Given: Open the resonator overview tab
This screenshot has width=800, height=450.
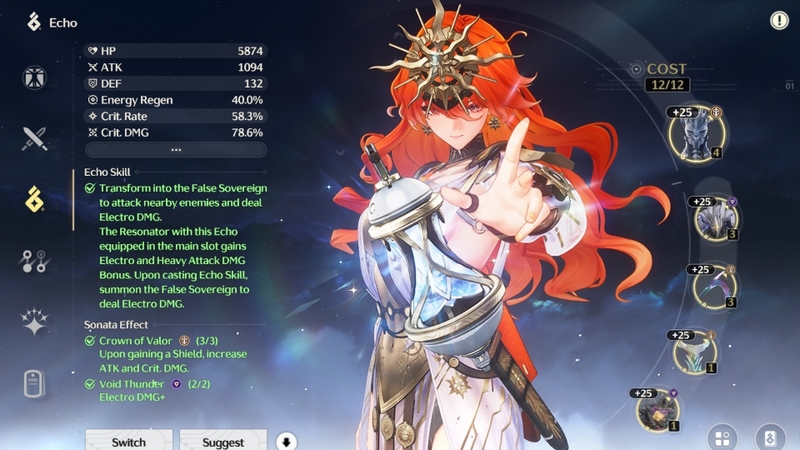Looking at the screenshot, I should pos(35,77).
